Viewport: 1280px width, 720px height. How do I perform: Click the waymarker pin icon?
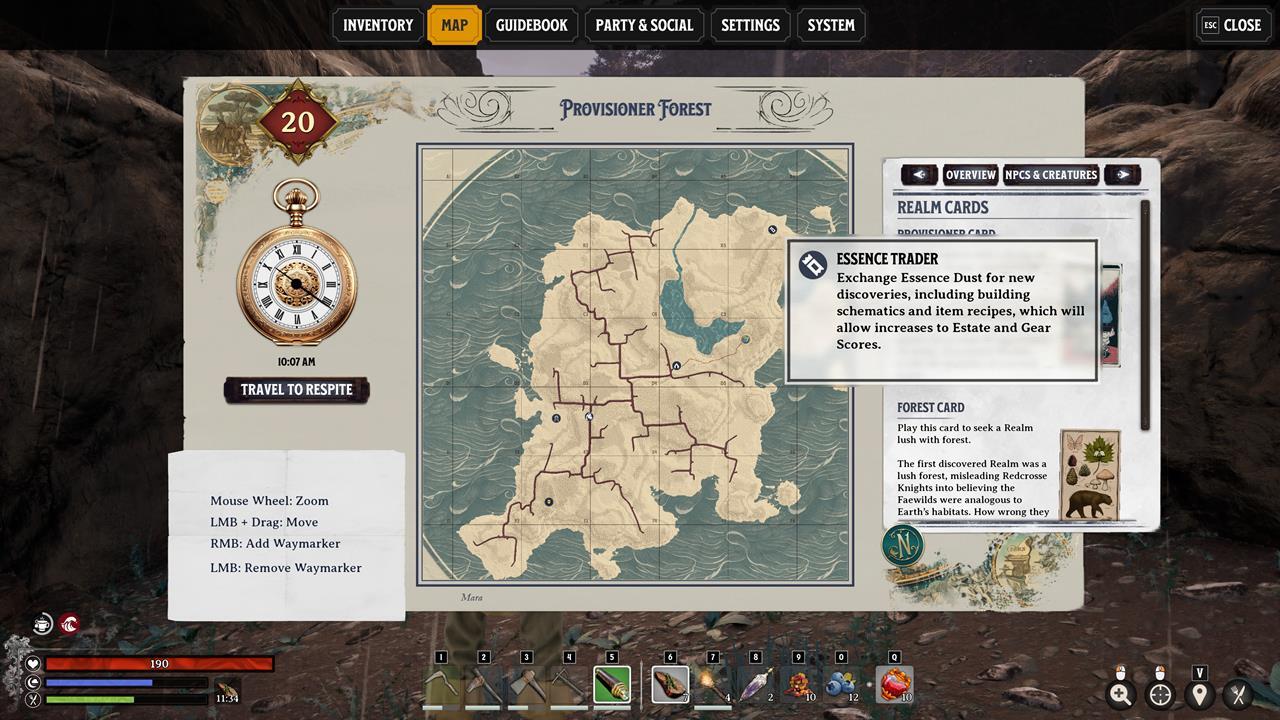[x=1199, y=694]
